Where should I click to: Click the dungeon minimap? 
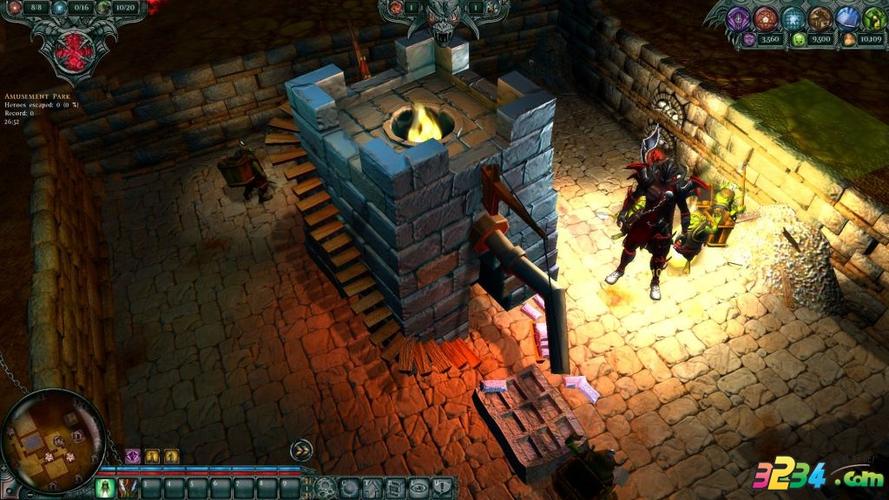(x=52, y=439)
